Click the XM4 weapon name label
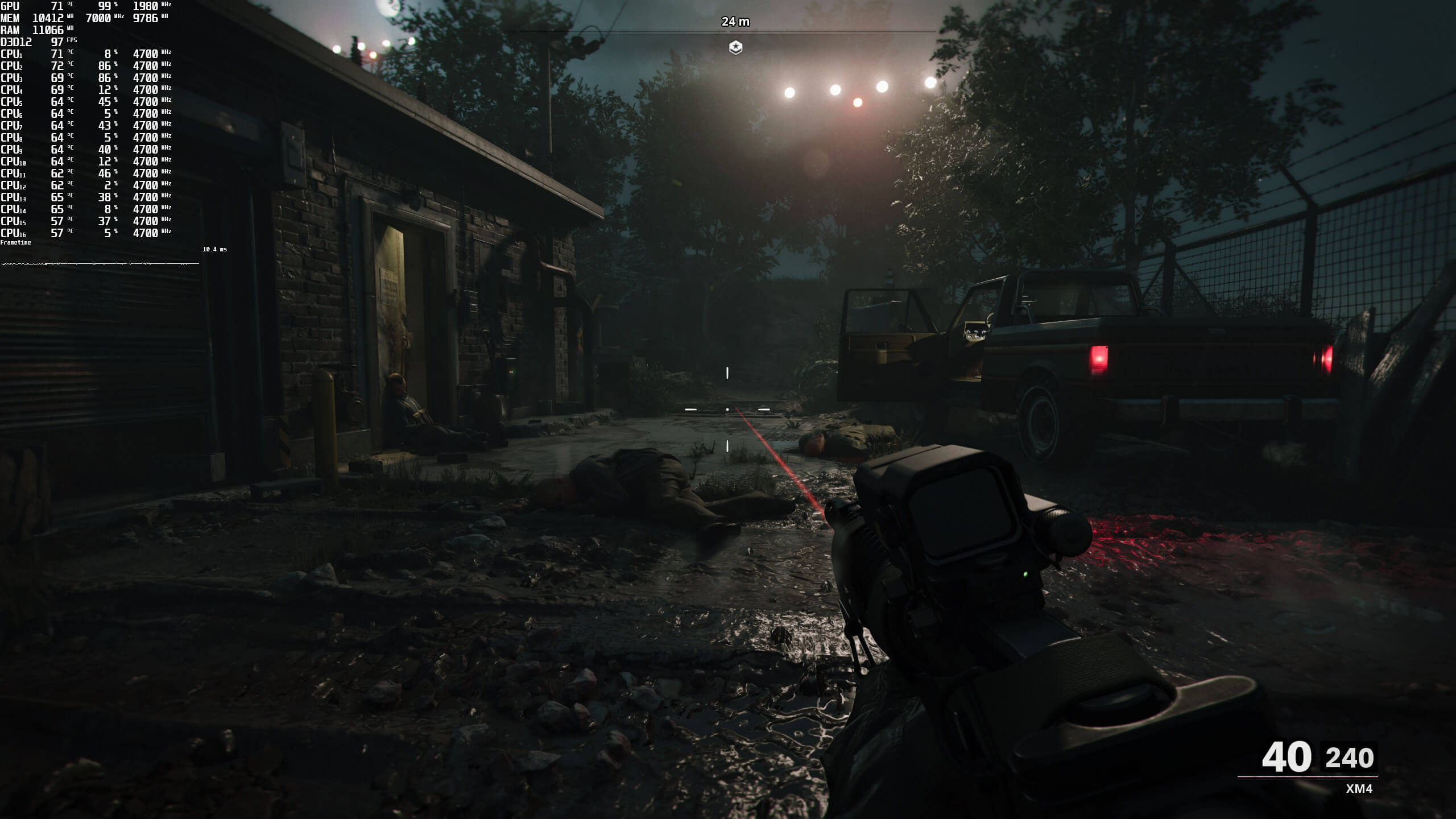Viewport: 1456px width, 819px height. click(1359, 789)
